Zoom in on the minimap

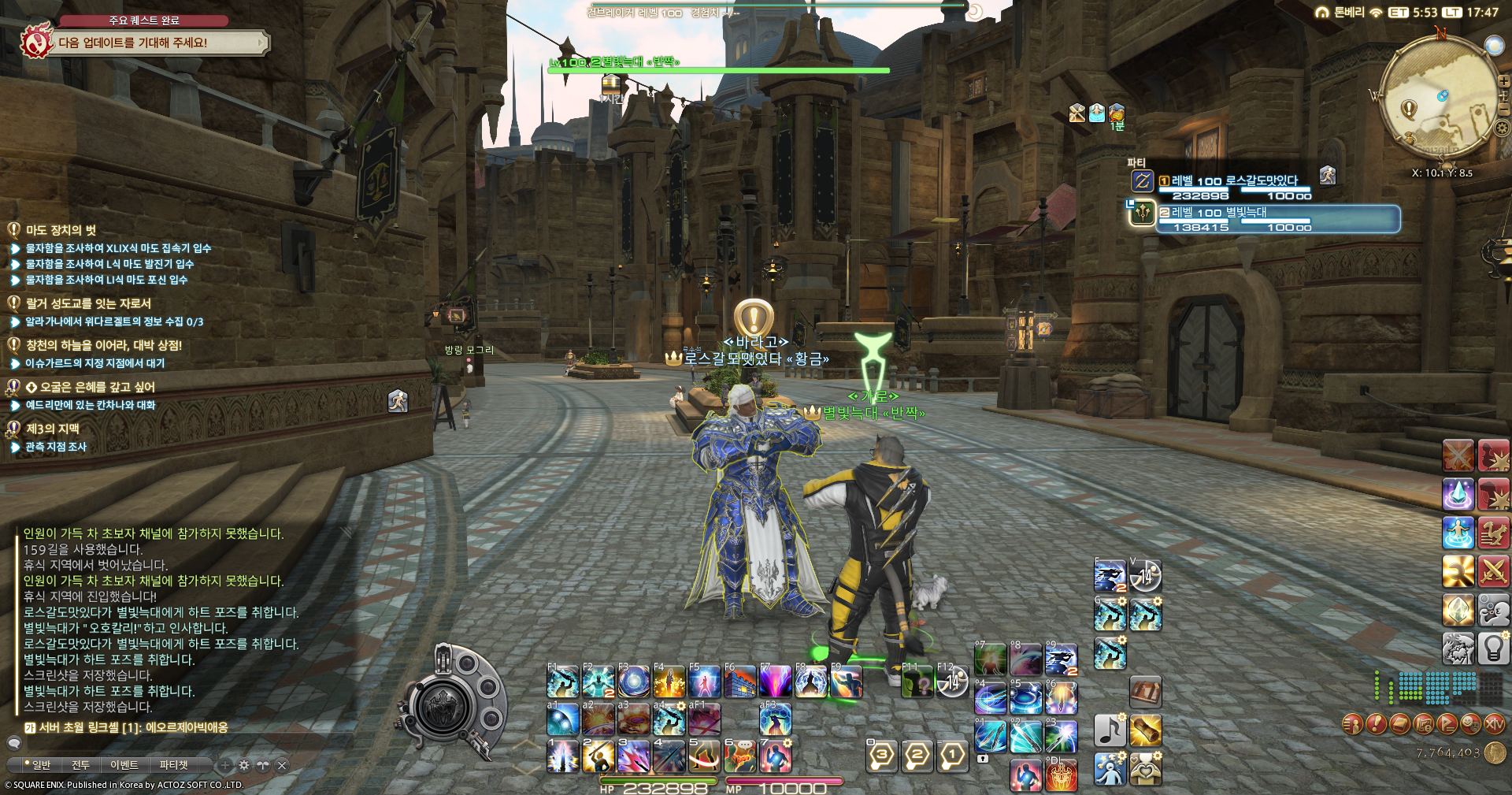[1503, 81]
